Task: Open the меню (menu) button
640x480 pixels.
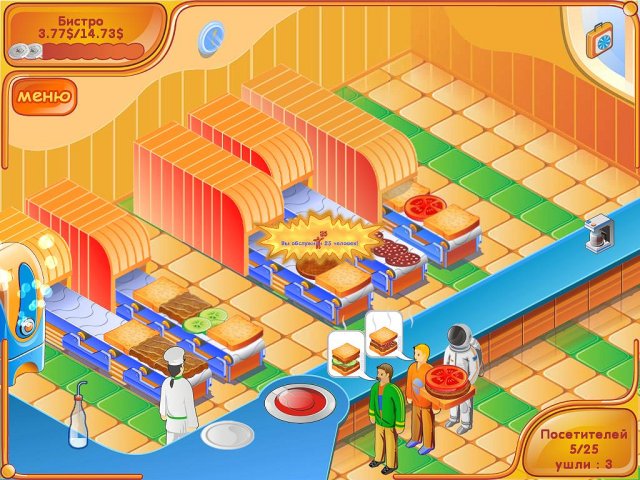Action: pyautogui.click(x=44, y=97)
